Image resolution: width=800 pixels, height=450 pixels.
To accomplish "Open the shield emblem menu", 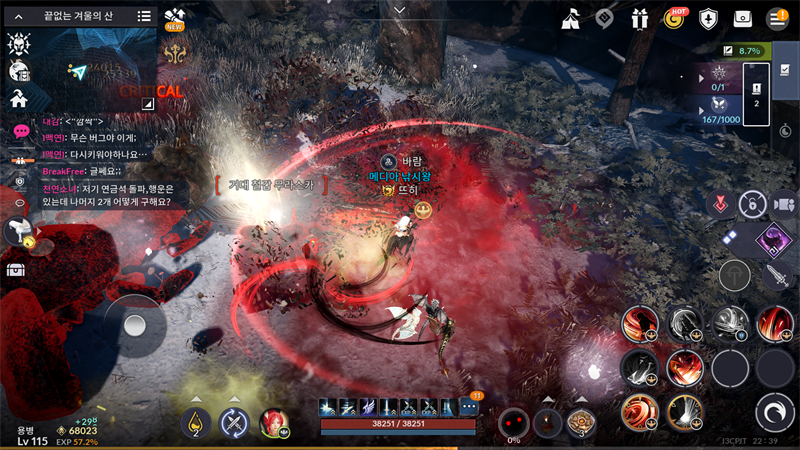I will [x=709, y=18].
